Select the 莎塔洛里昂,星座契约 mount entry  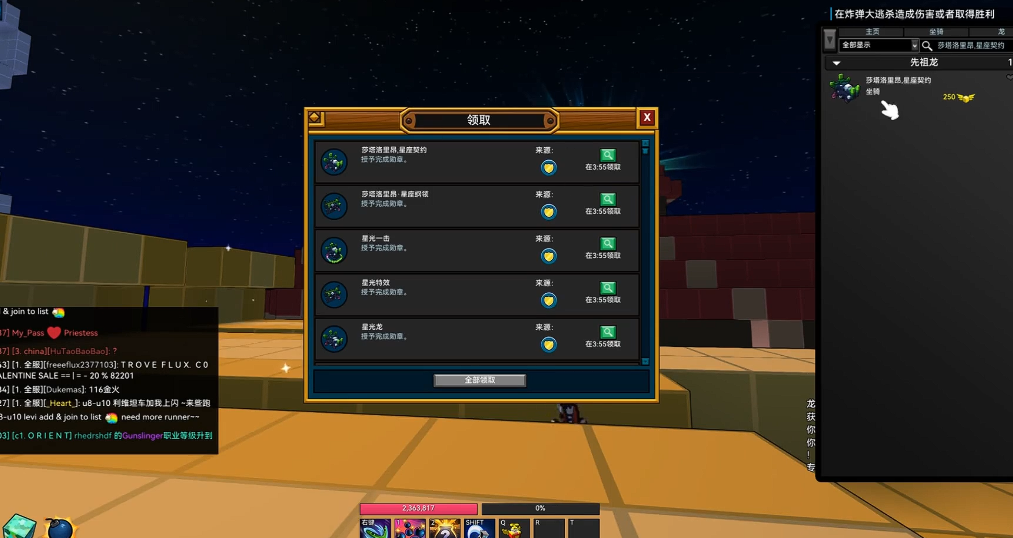[898, 88]
